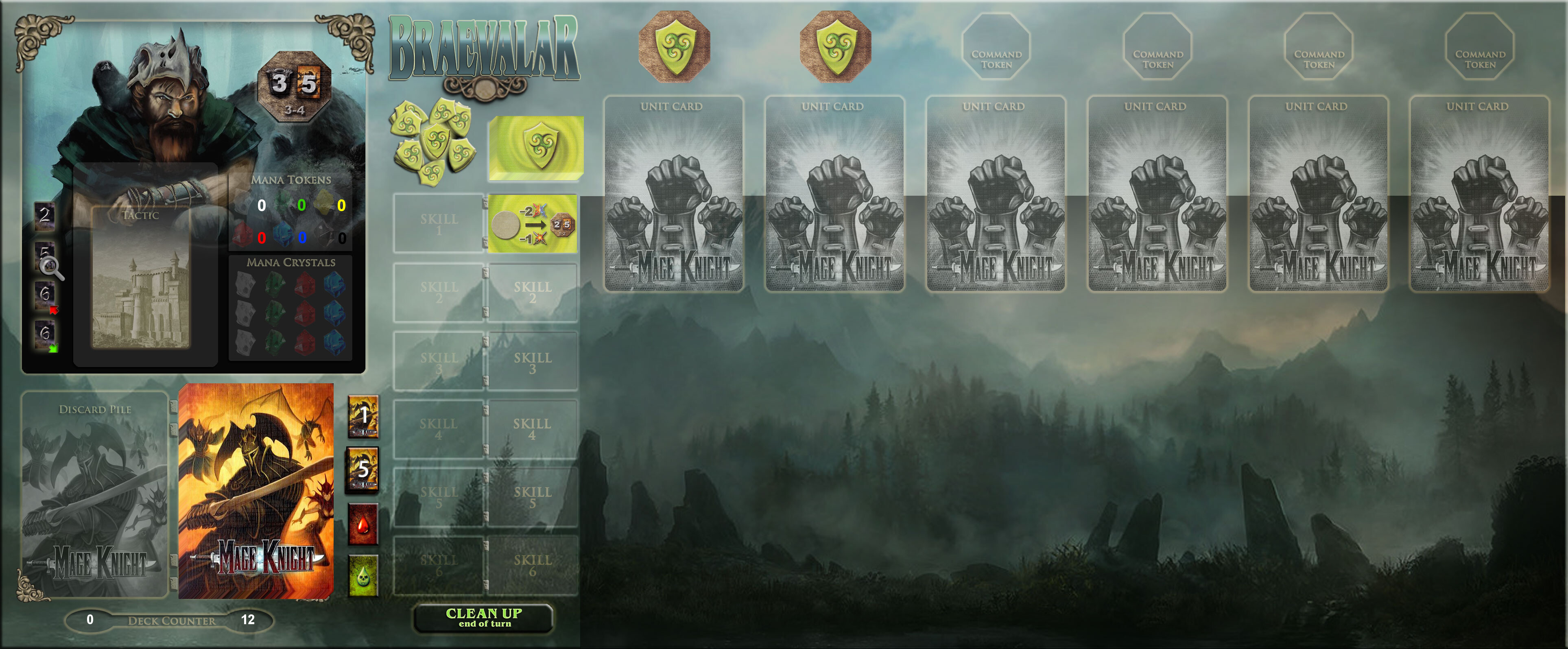Click the Clean Up end of turn button
The image size is (1568, 649).
(484, 617)
